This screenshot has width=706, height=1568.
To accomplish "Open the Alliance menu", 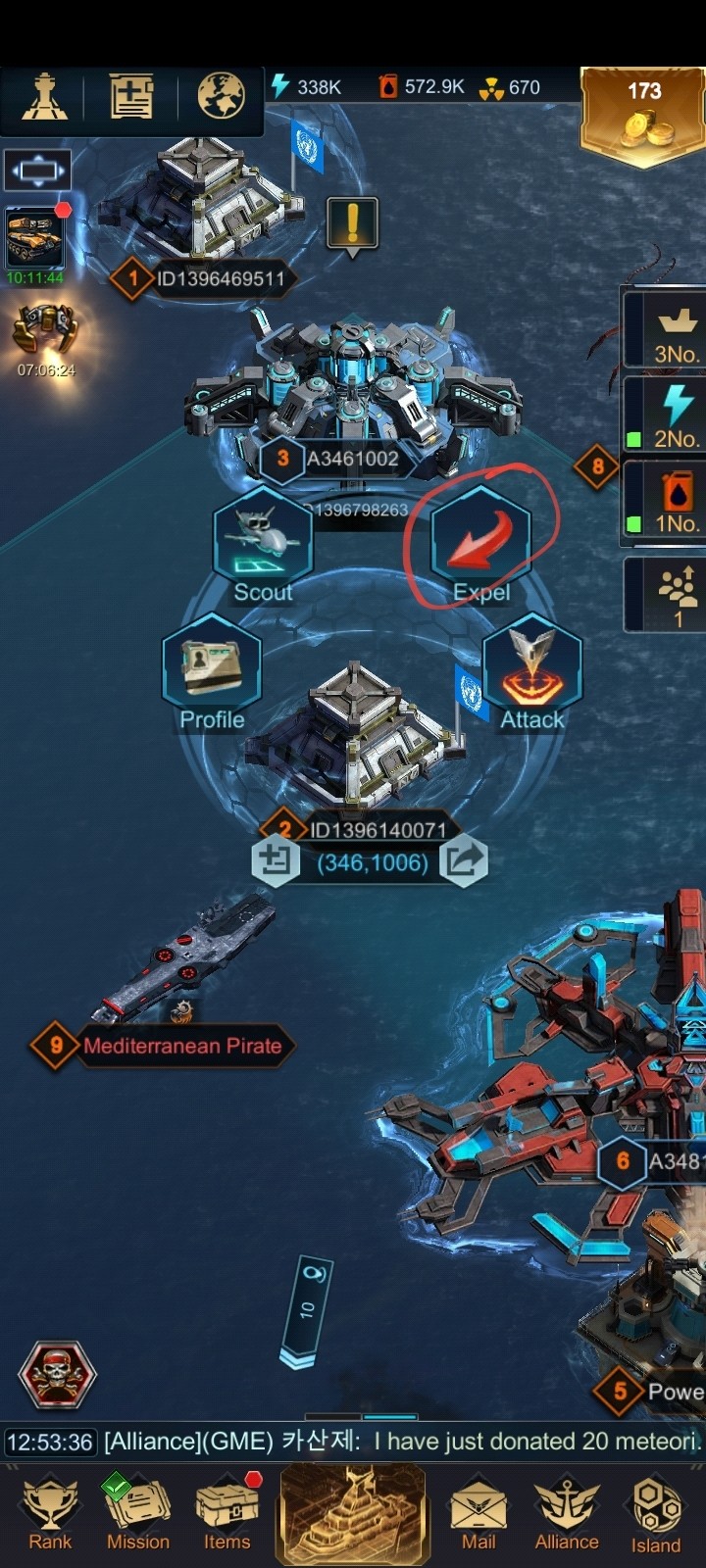I will [566, 1512].
